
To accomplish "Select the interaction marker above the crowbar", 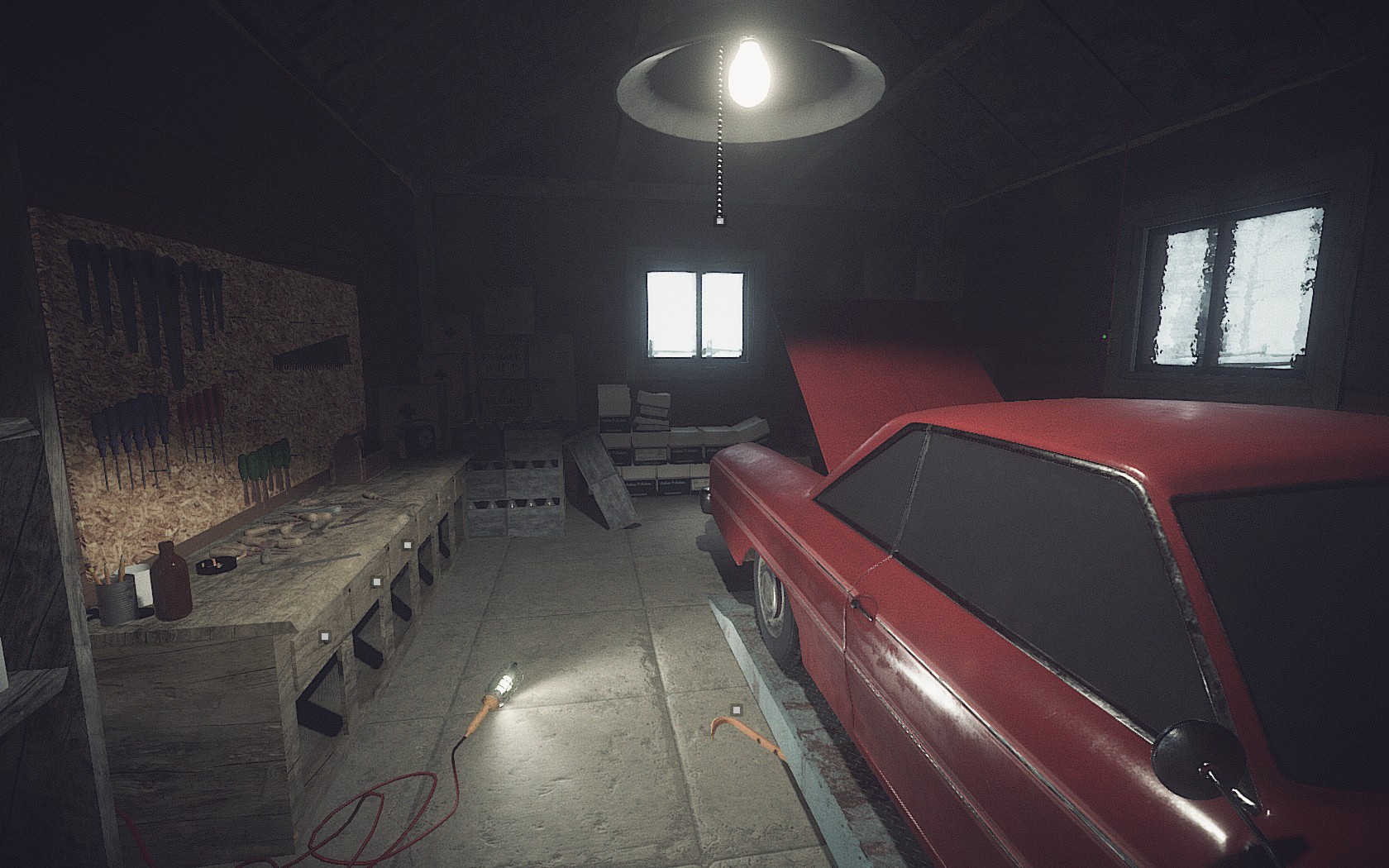I will pyautogui.click(x=736, y=708).
